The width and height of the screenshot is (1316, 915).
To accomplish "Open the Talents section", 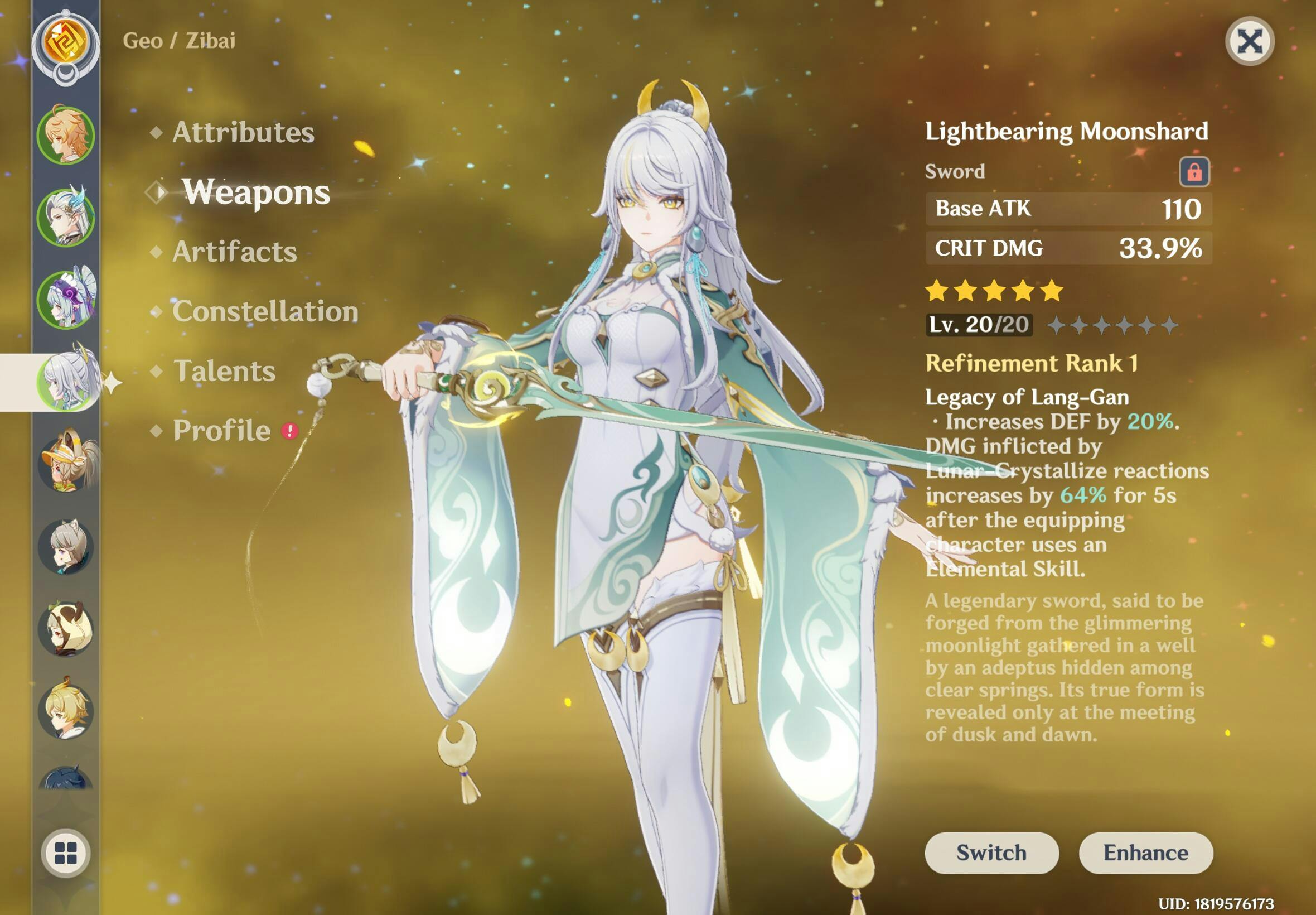I will (224, 371).
